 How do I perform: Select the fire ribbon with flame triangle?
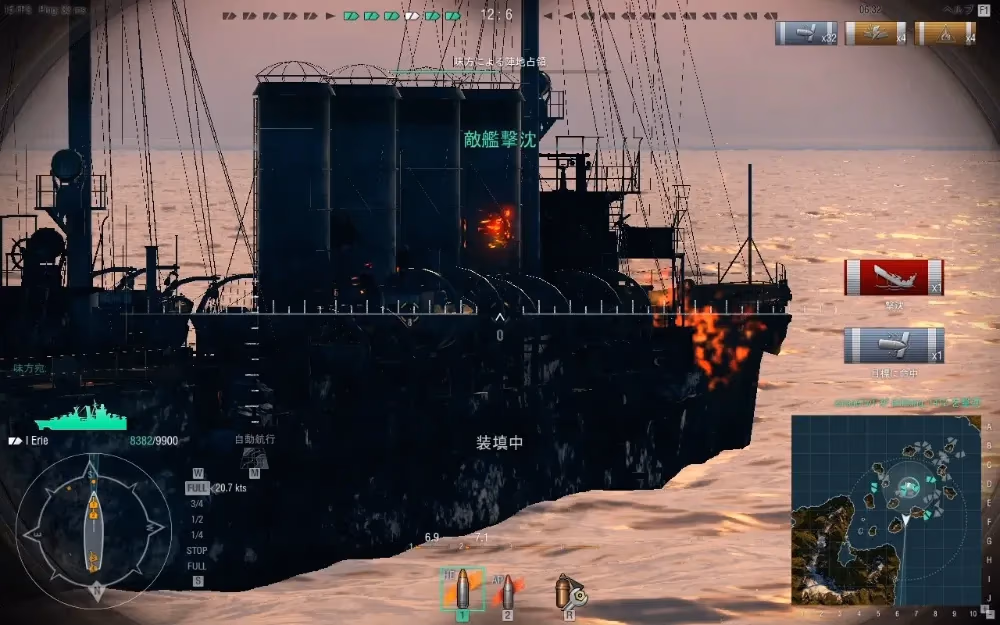[x=944, y=33]
